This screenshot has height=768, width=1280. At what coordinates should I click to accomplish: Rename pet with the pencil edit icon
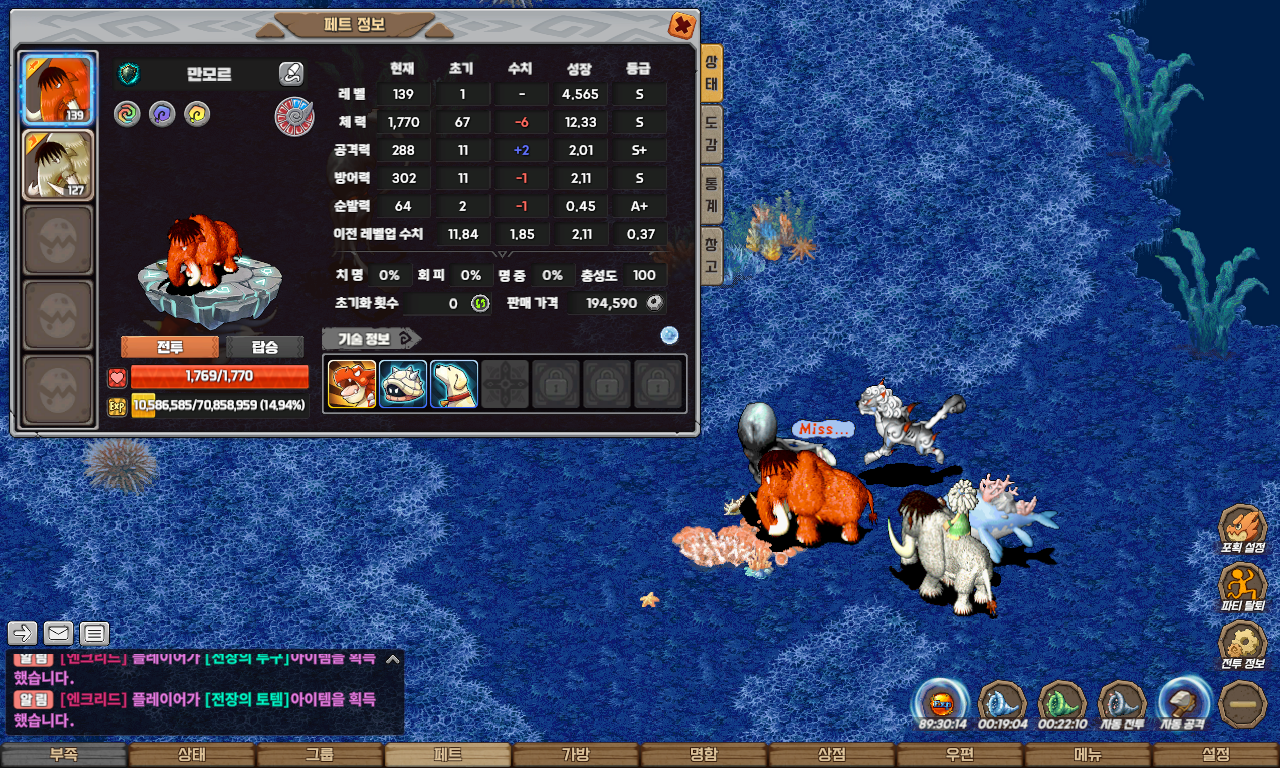click(290, 73)
